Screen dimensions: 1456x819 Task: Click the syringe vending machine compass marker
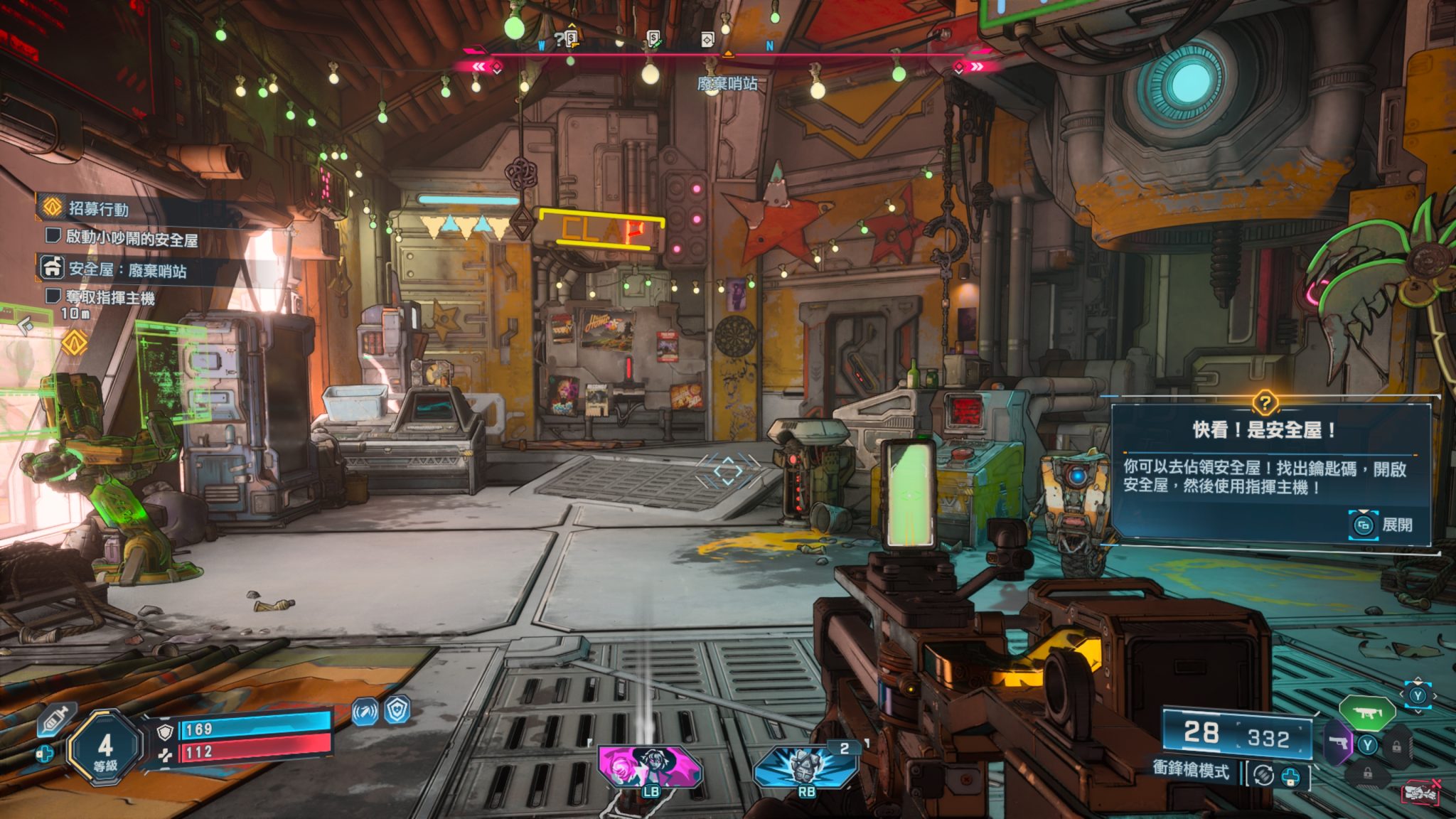(x=654, y=39)
